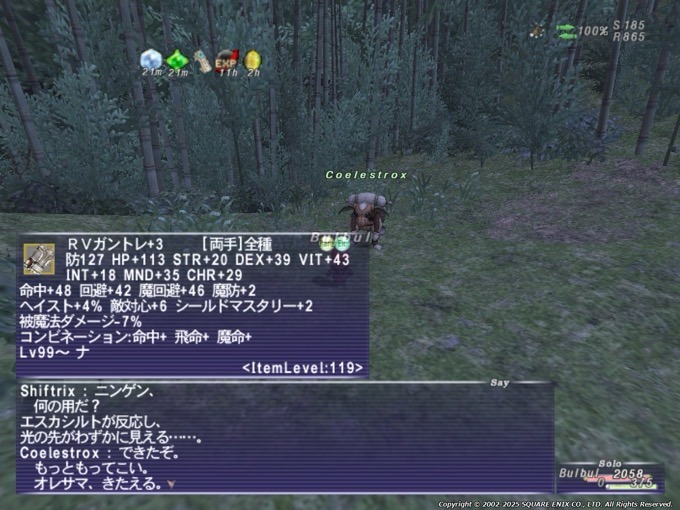Select the green diamond status effect icon
The image size is (680, 510).
tap(178, 60)
